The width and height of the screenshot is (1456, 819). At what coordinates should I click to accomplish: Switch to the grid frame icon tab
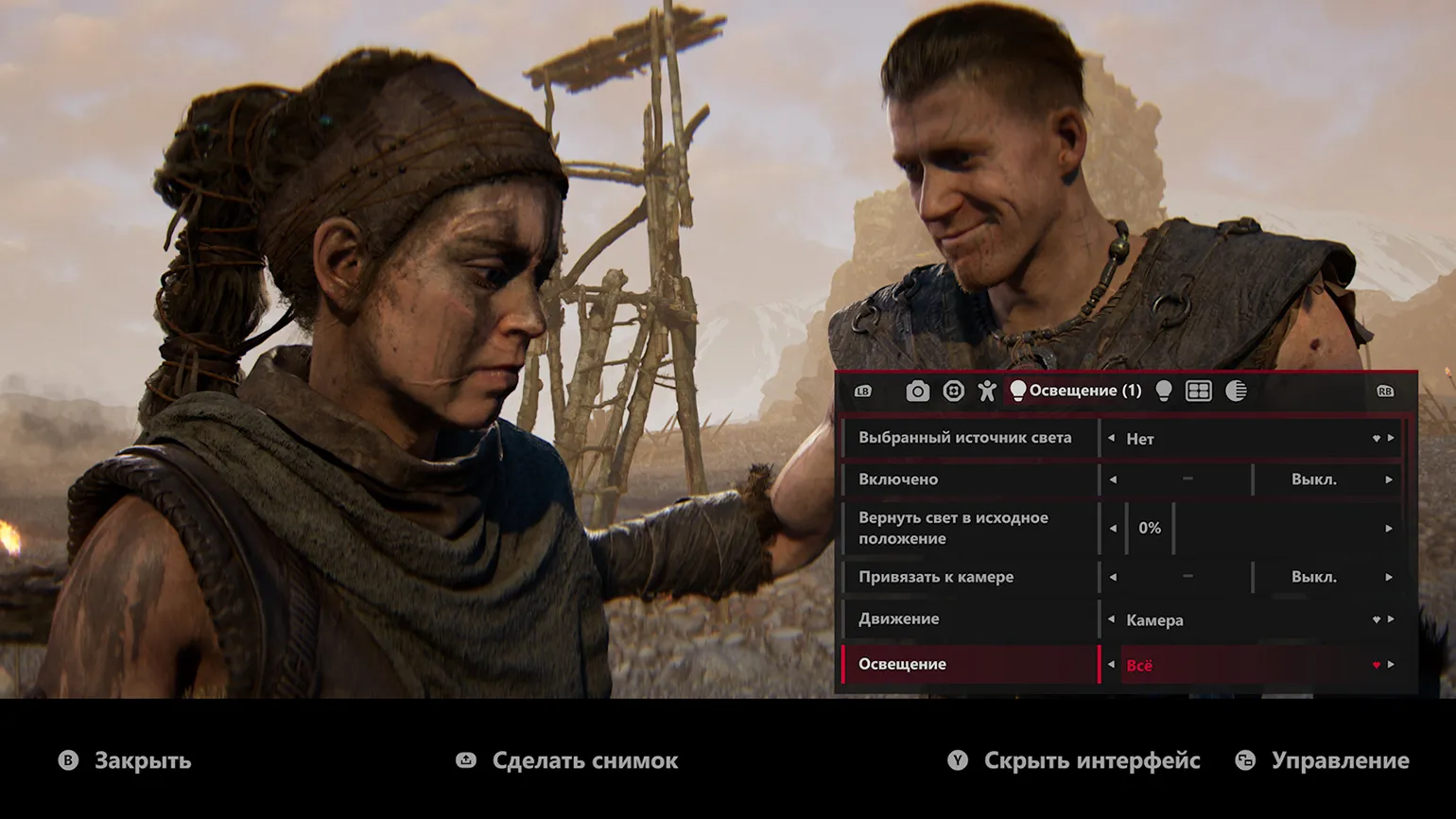tap(1199, 392)
